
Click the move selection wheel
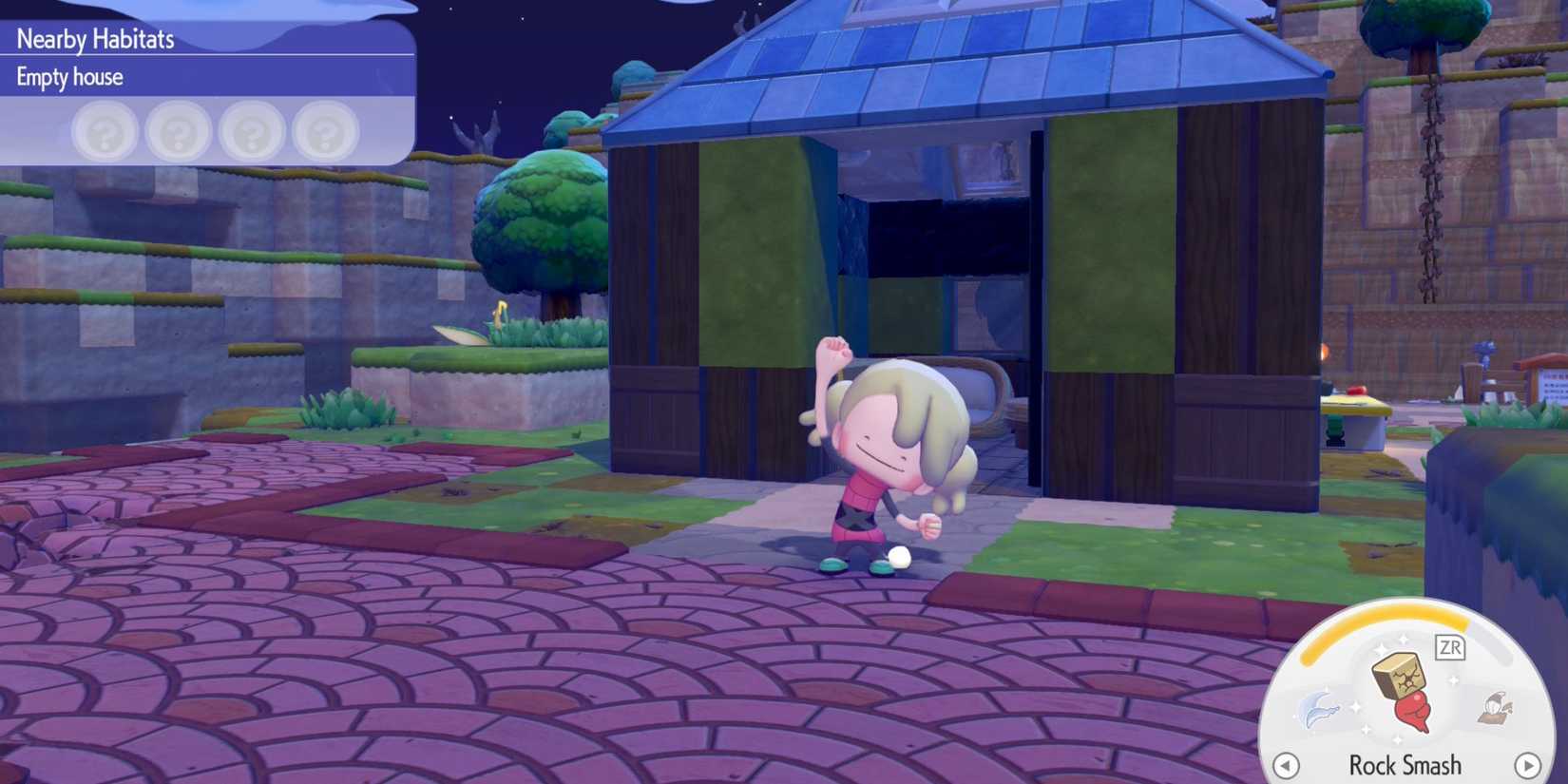click(1405, 703)
